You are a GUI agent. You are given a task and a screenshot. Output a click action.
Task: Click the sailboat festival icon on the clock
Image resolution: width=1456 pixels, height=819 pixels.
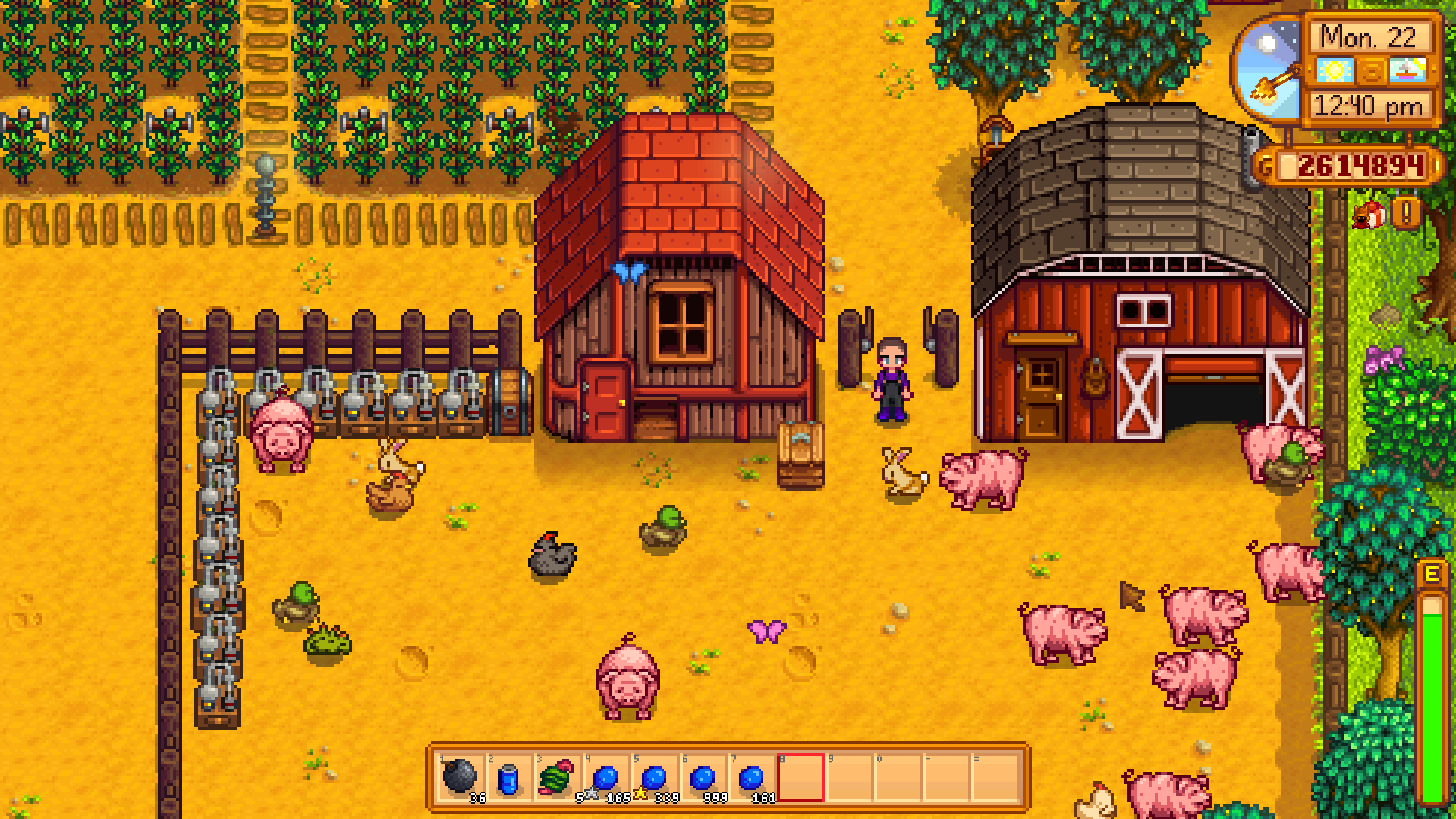[x=1408, y=70]
